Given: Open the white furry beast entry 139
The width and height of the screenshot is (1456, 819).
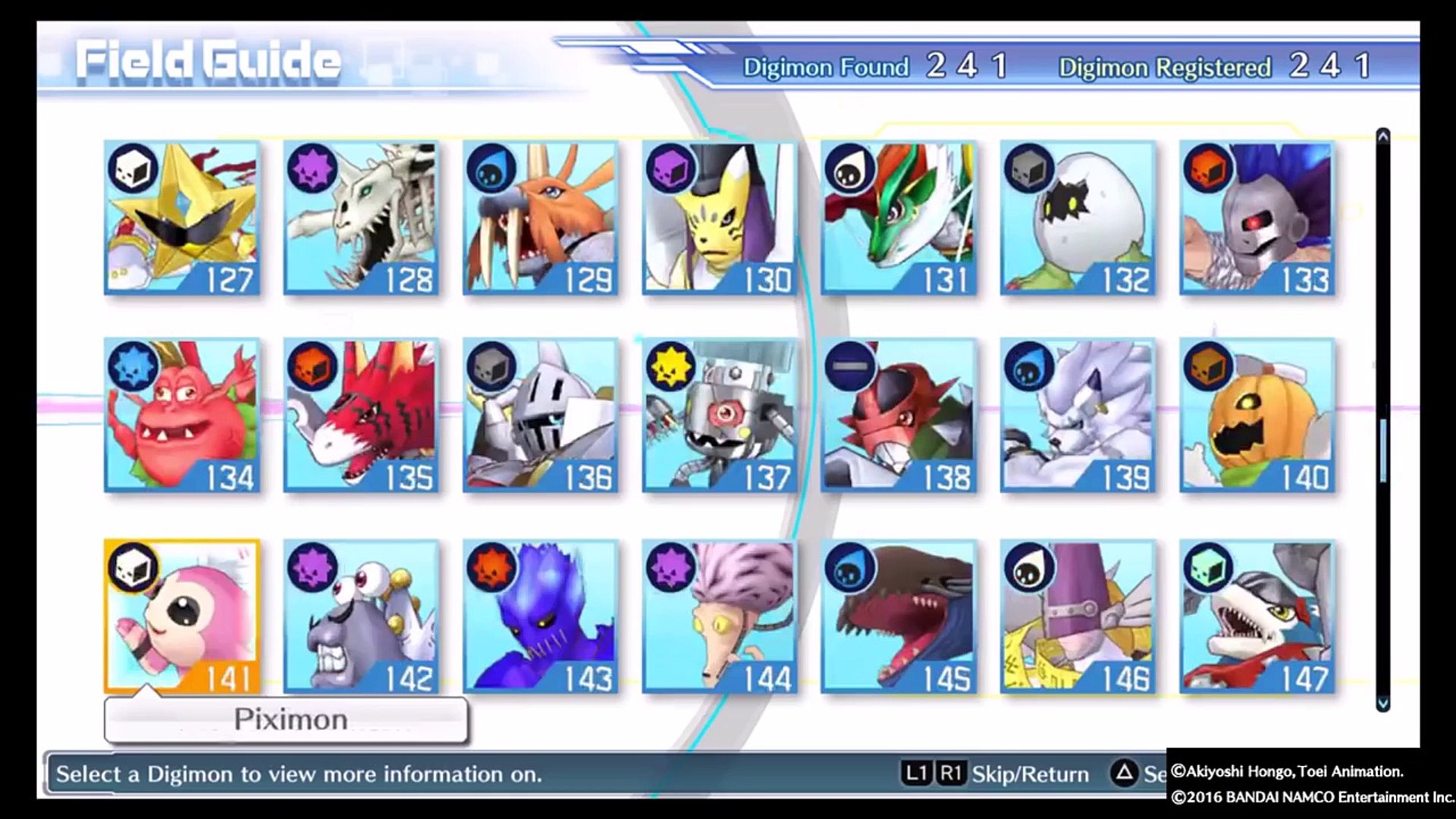Looking at the screenshot, I should [1078, 415].
